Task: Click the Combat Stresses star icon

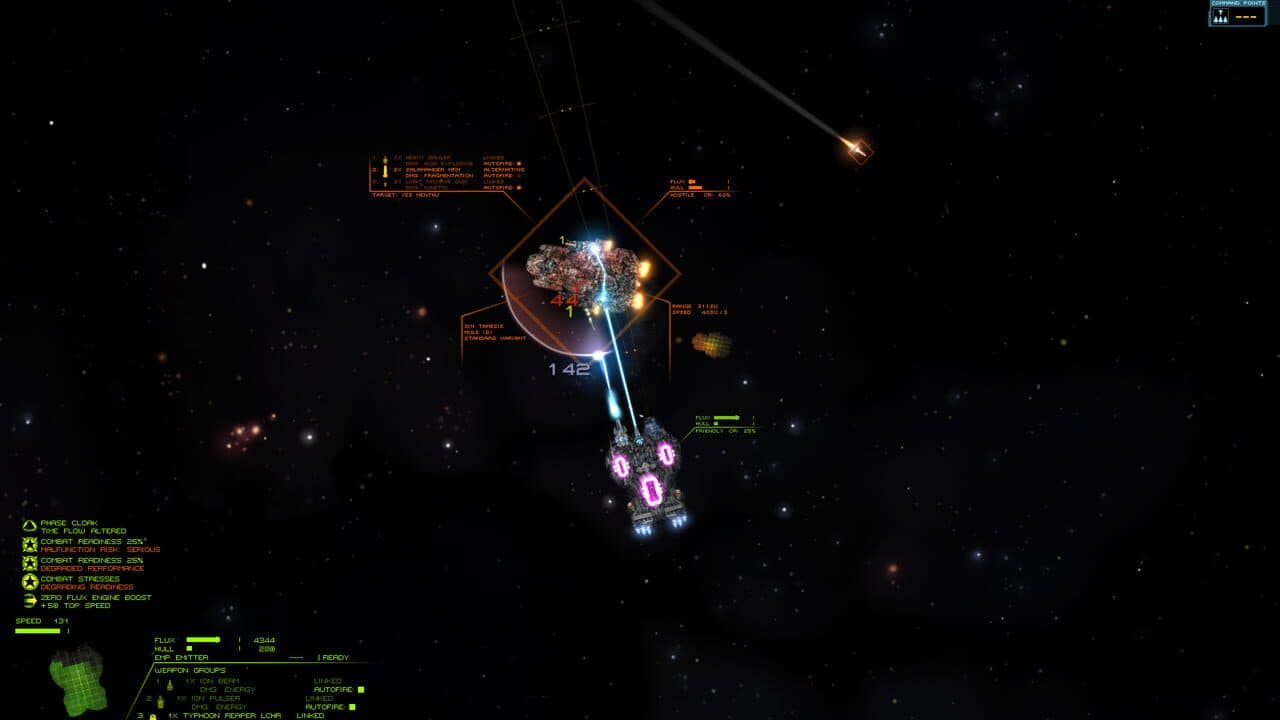Action: click(30, 583)
